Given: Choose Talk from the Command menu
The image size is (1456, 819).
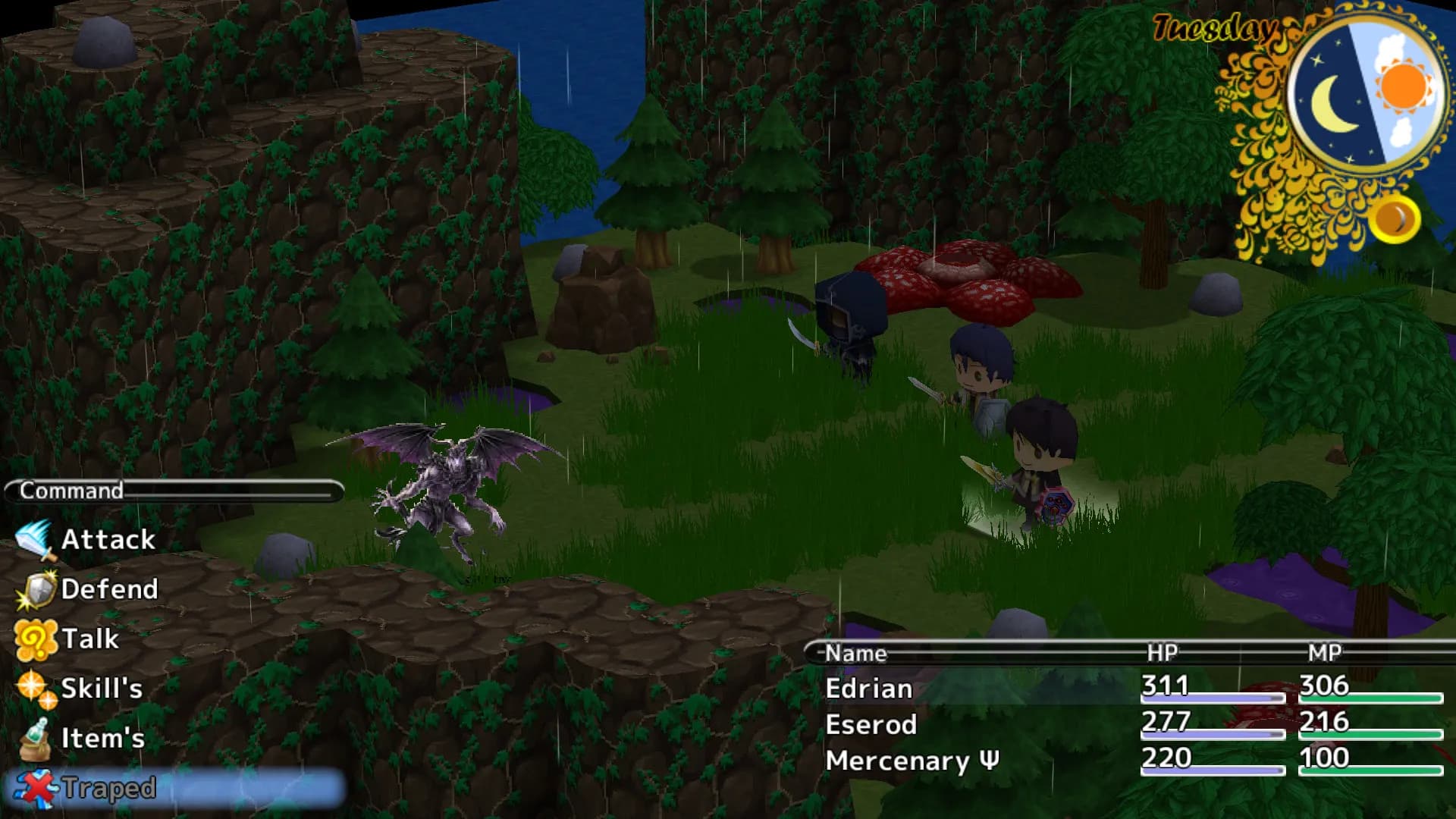Looking at the screenshot, I should click(x=89, y=639).
